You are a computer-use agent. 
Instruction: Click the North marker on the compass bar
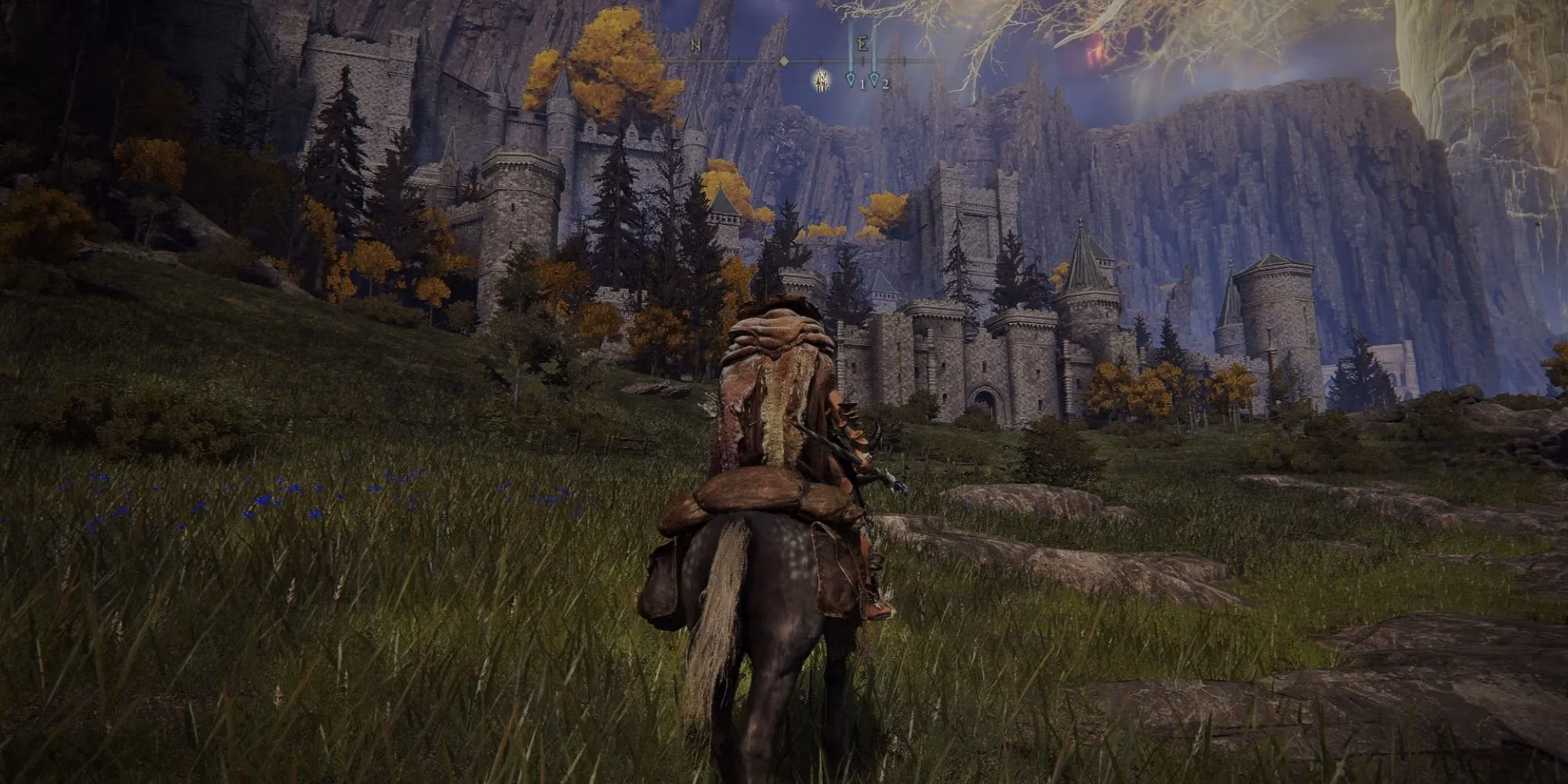[x=695, y=45]
